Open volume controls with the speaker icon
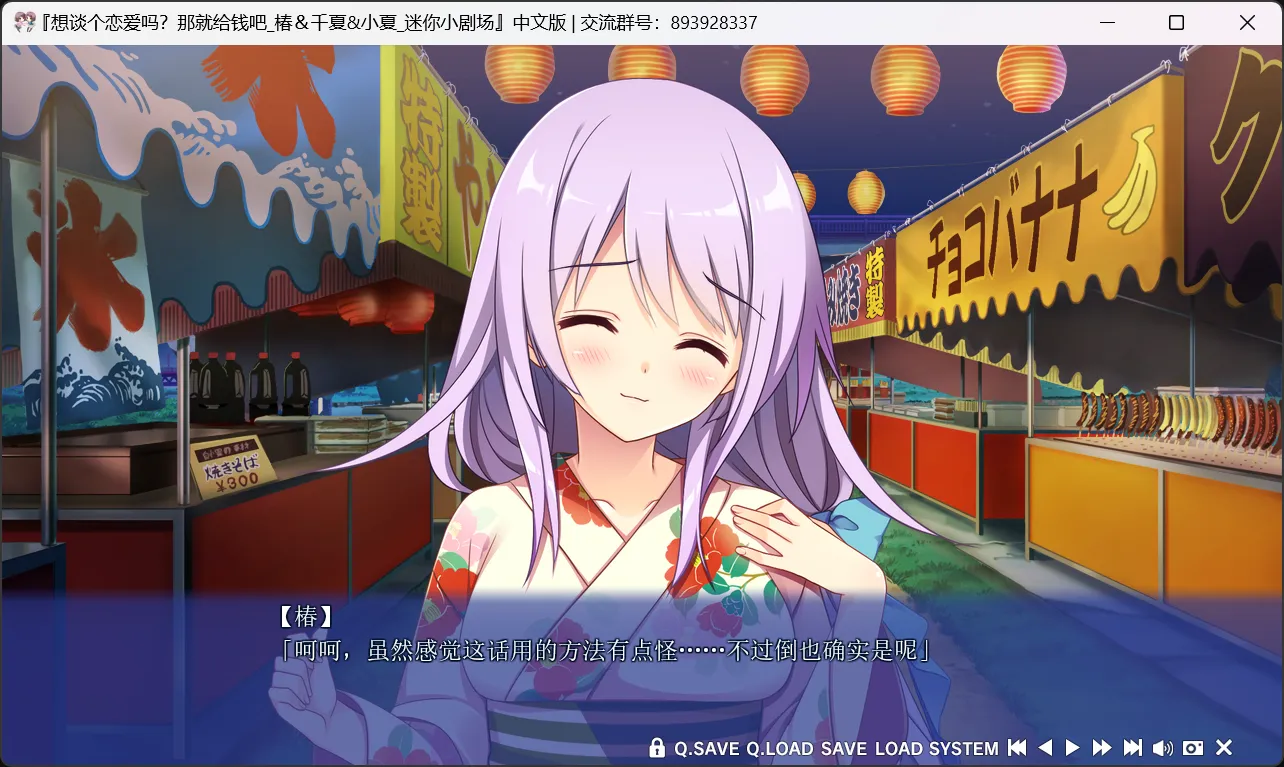The height and width of the screenshot is (767, 1284). 1164,748
